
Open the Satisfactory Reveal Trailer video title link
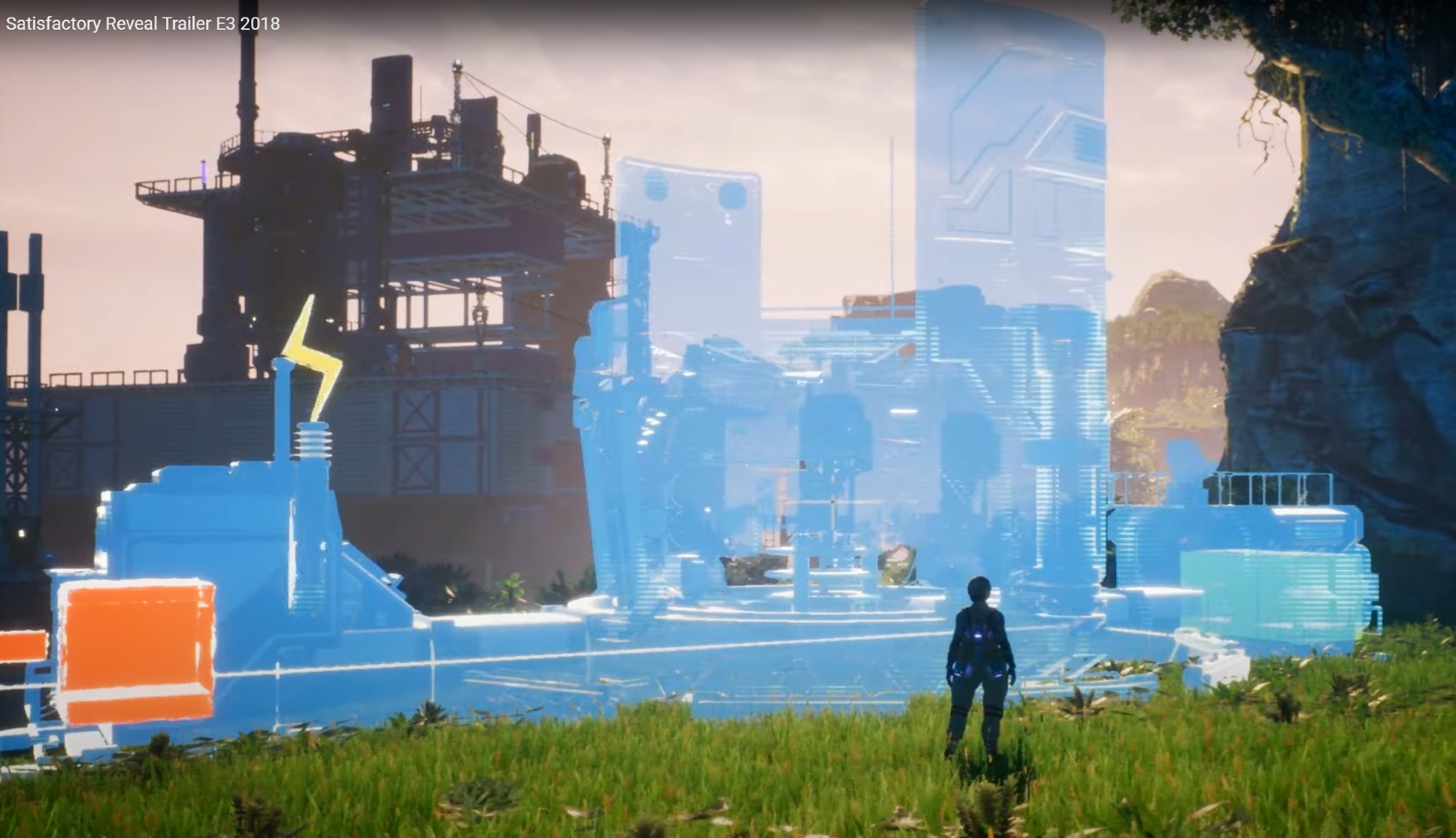[143, 24]
